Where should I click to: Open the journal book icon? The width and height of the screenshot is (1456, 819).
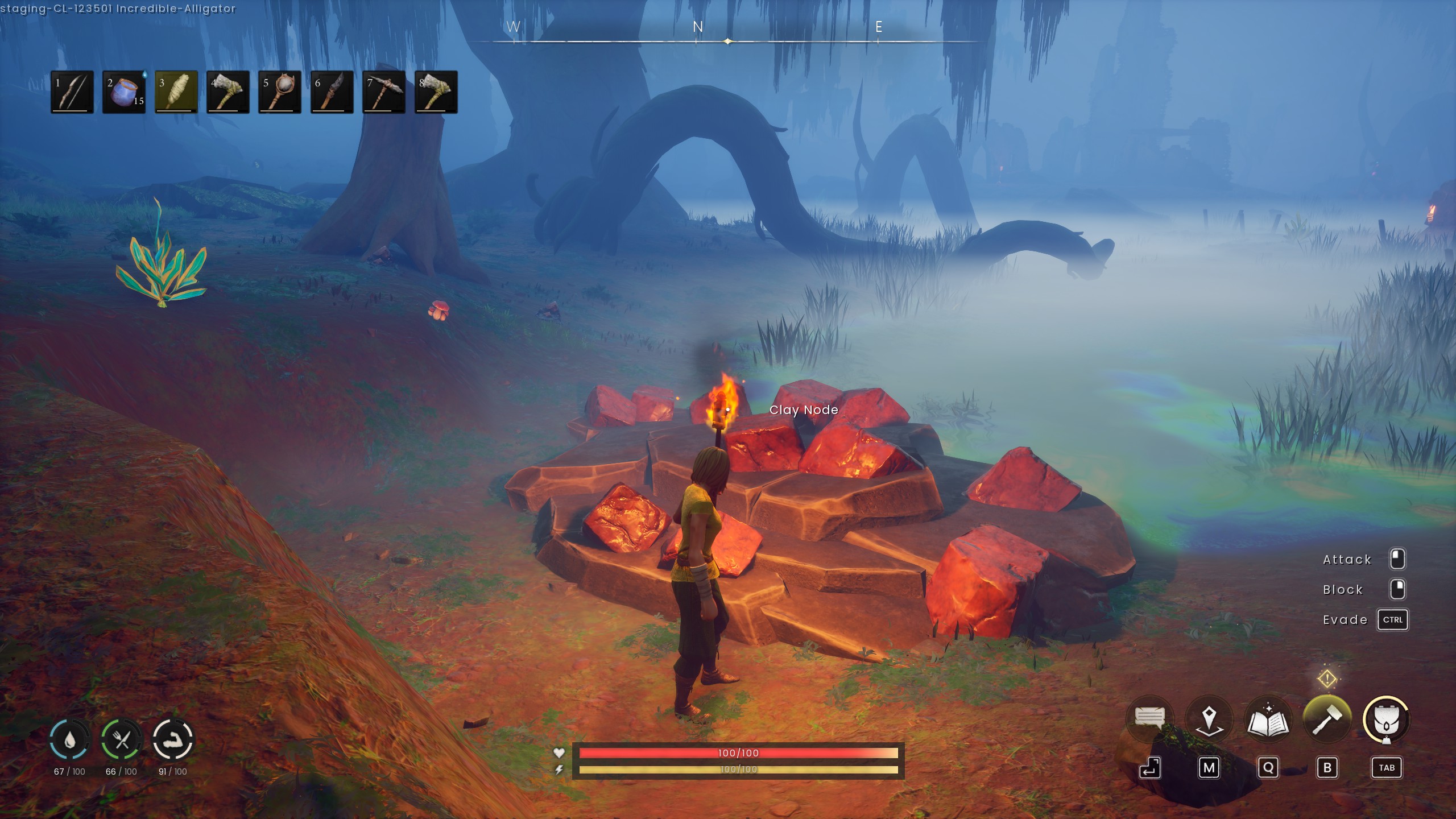click(1268, 719)
